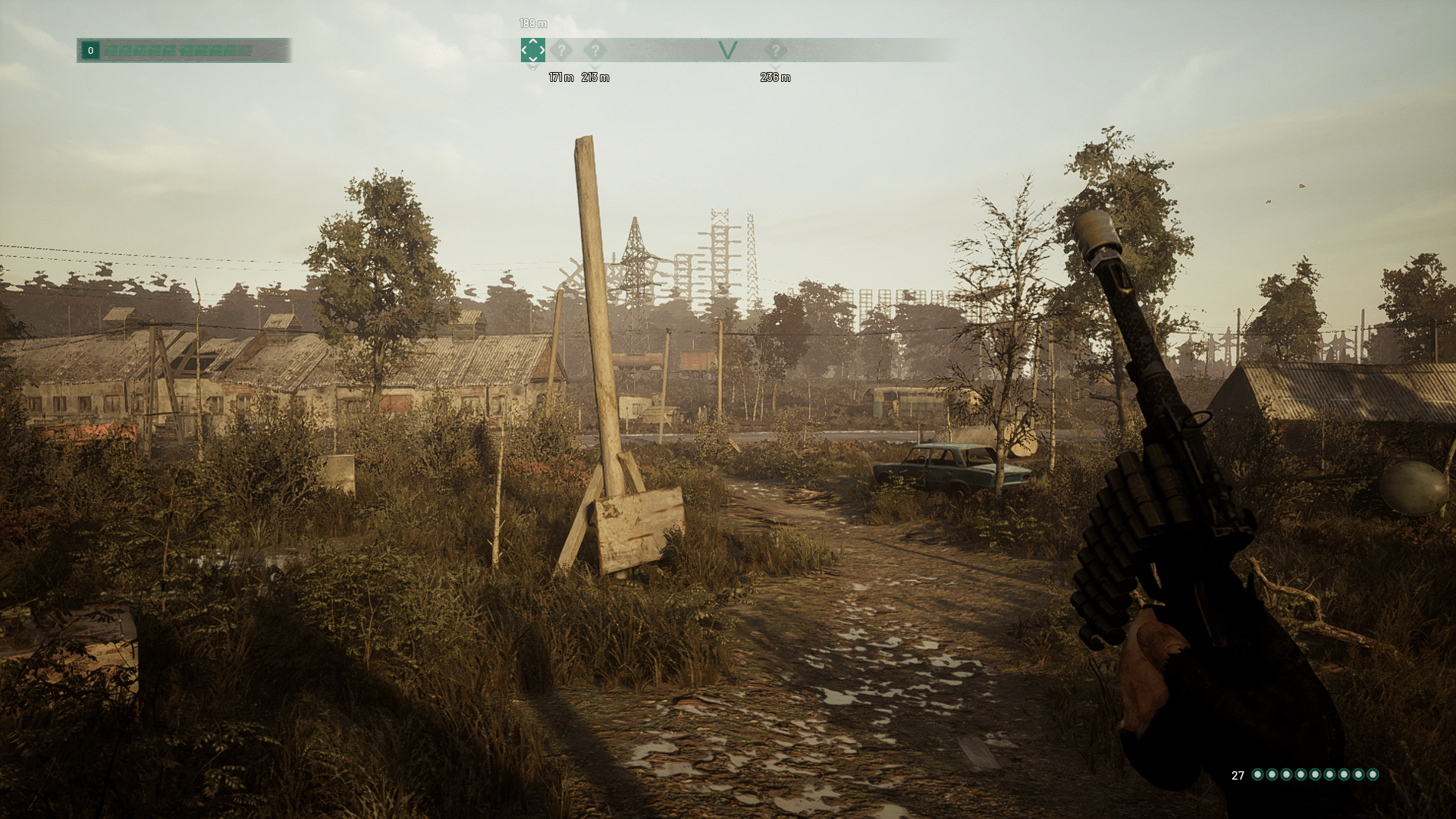Select the unknown location marker at 236 m
The image size is (1456, 819).
pyautogui.click(x=775, y=51)
